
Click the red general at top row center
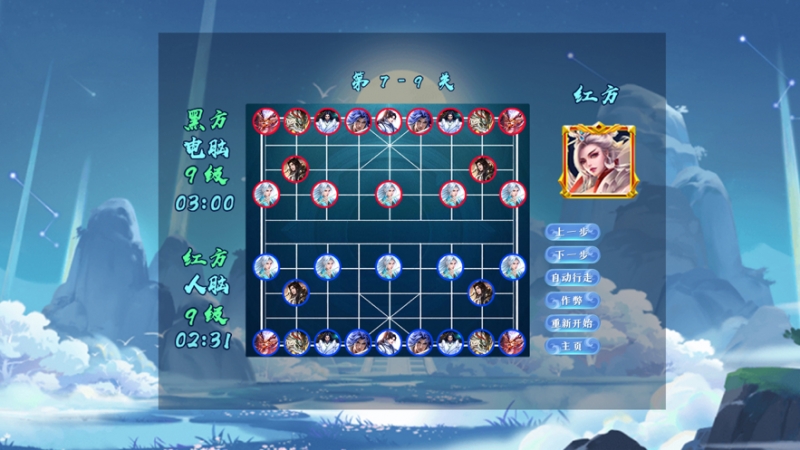[388, 121]
